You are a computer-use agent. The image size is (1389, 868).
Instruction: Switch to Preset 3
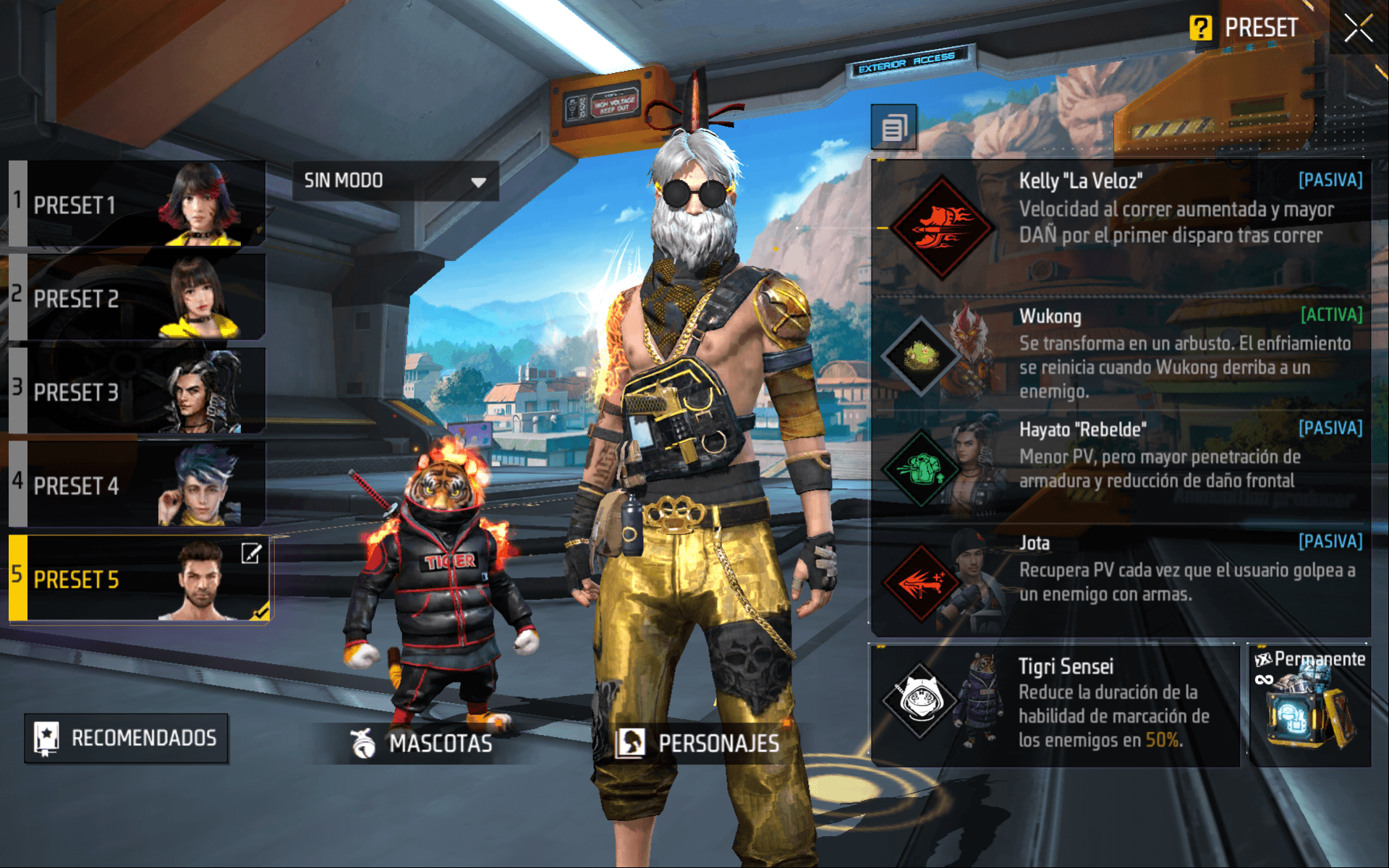point(137,391)
